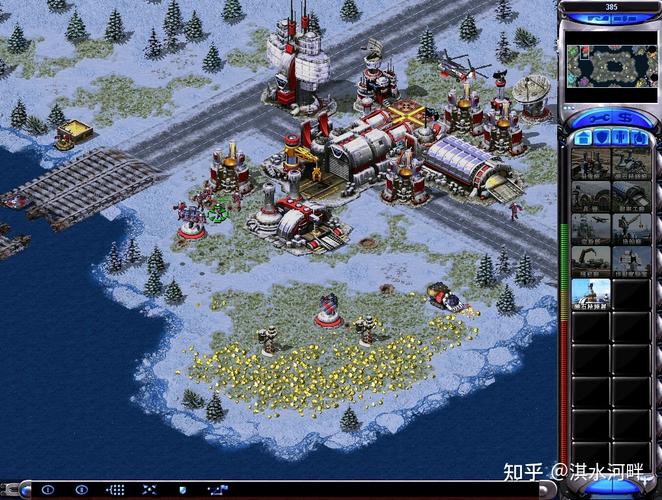Image resolution: width=662 pixels, height=500 pixels.
Task: Select the Airfield build icon with plane
Action: pyautogui.click(x=590, y=228)
